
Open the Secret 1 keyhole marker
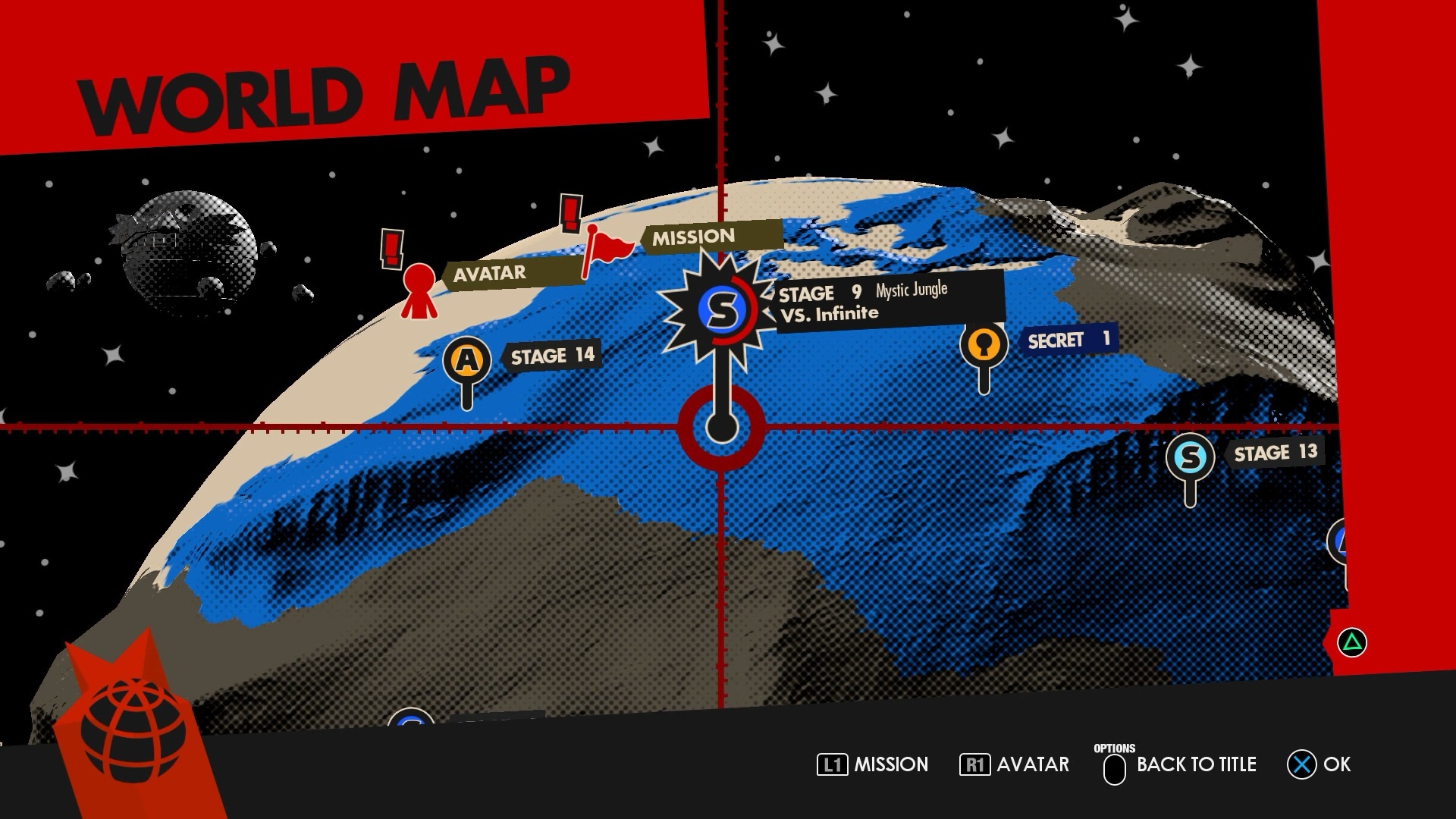coord(984,345)
